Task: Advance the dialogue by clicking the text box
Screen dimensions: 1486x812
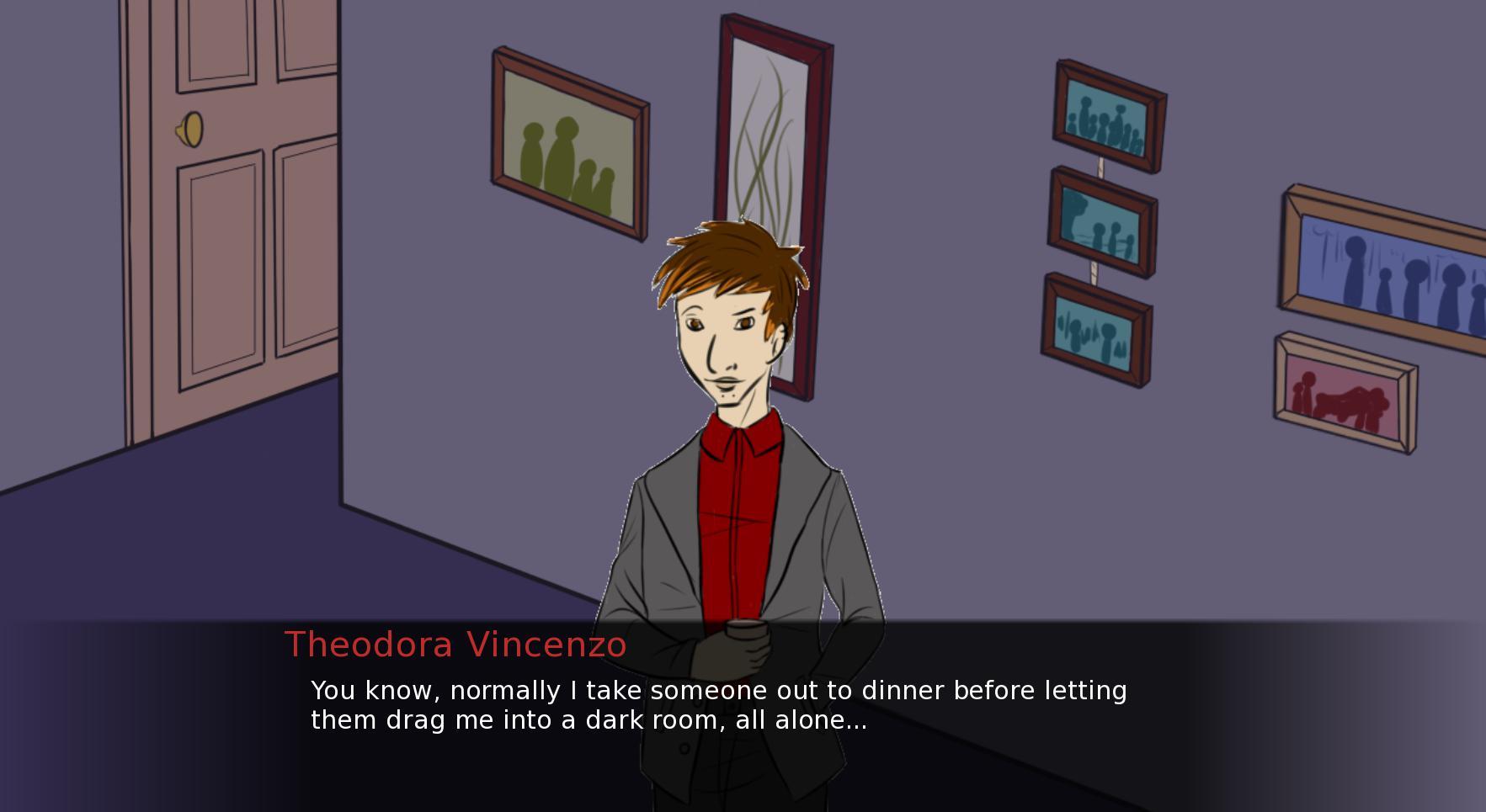Action: (x=716, y=707)
